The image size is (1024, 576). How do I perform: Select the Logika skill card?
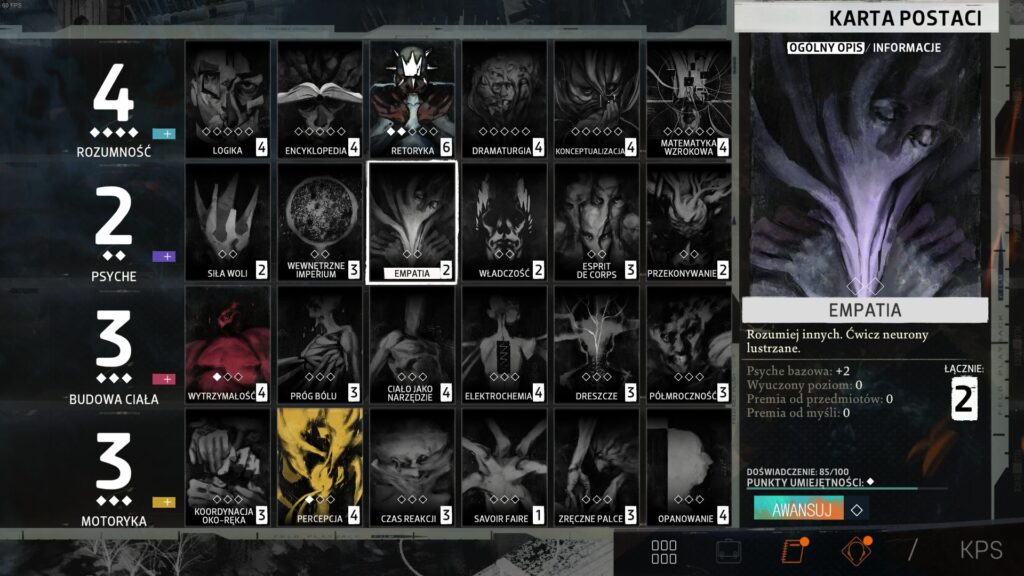pyautogui.click(x=227, y=100)
